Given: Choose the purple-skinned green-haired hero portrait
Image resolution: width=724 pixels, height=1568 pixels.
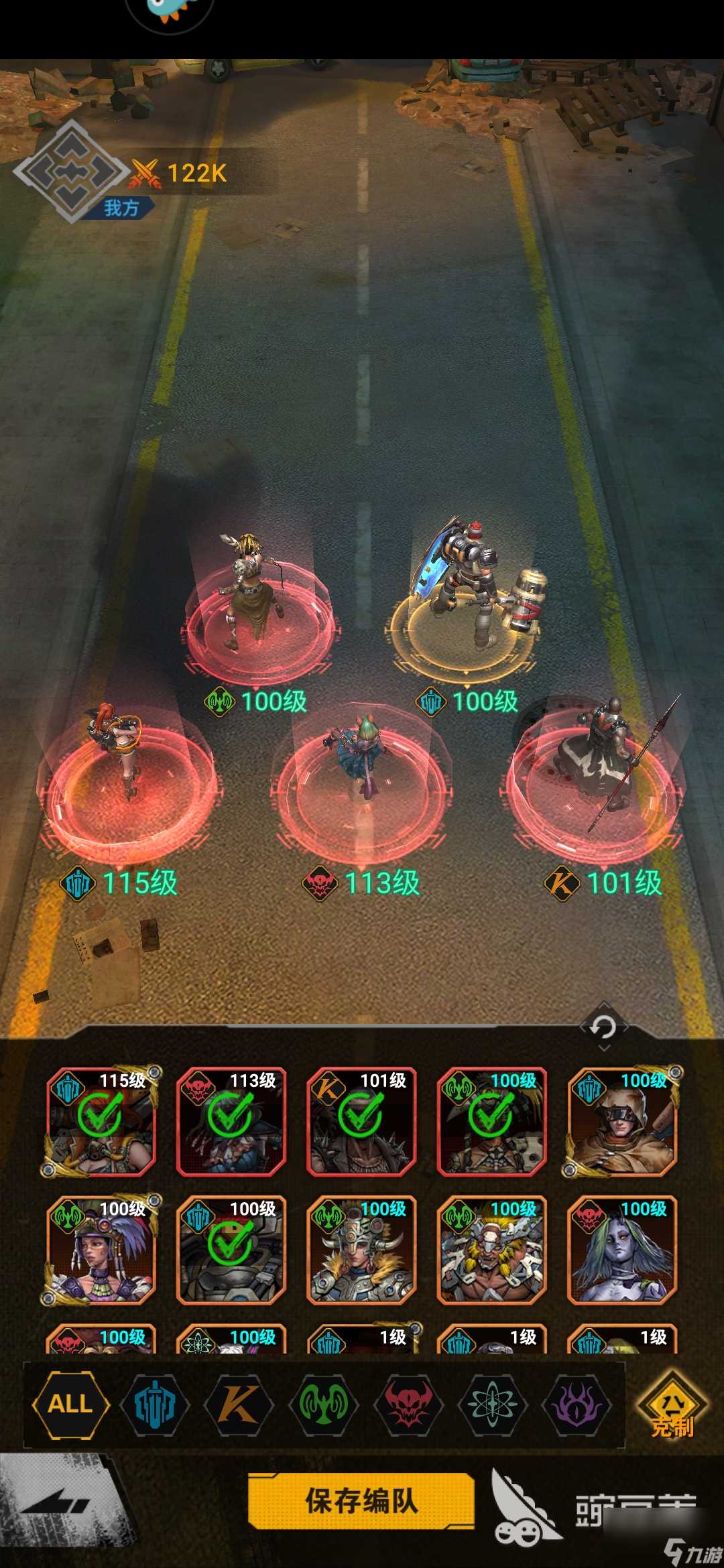Looking at the screenshot, I should [621, 1250].
